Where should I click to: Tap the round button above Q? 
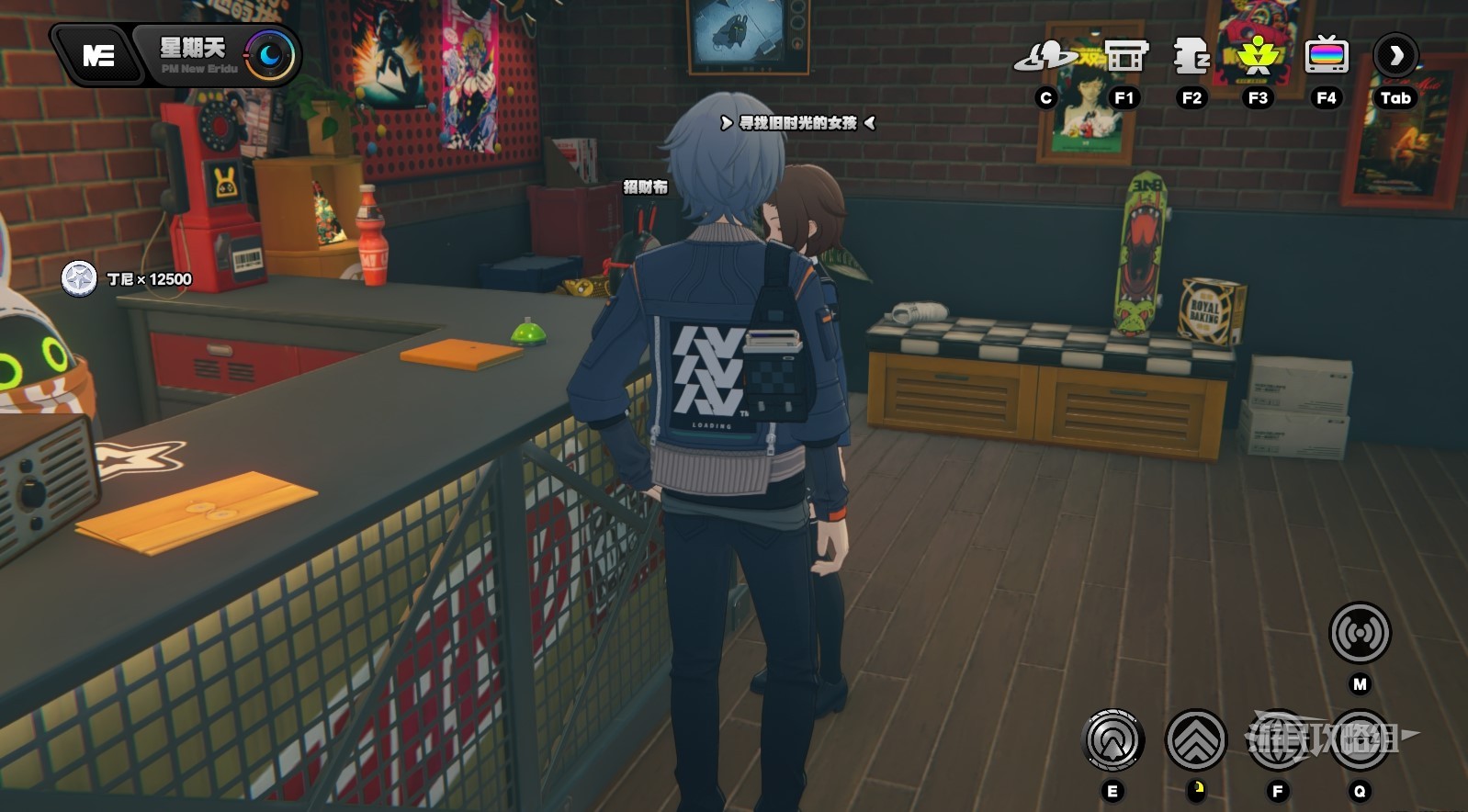[1360, 739]
